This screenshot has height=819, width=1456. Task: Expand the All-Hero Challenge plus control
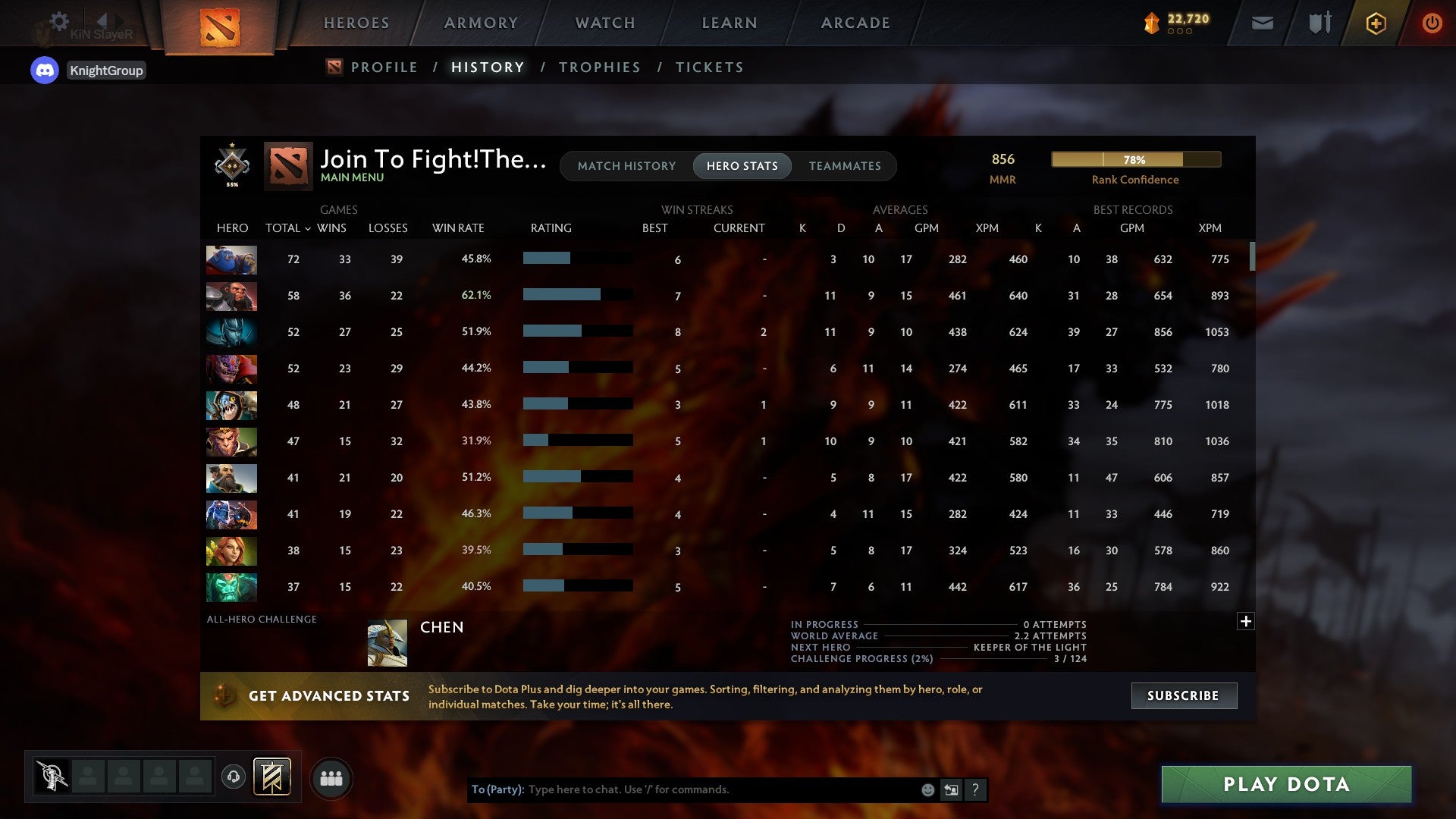[1246, 621]
